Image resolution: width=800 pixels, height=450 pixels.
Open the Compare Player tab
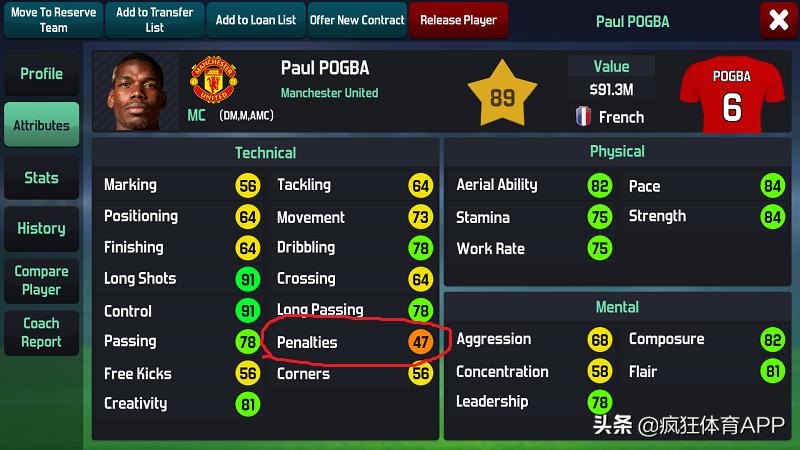pos(41,281)
